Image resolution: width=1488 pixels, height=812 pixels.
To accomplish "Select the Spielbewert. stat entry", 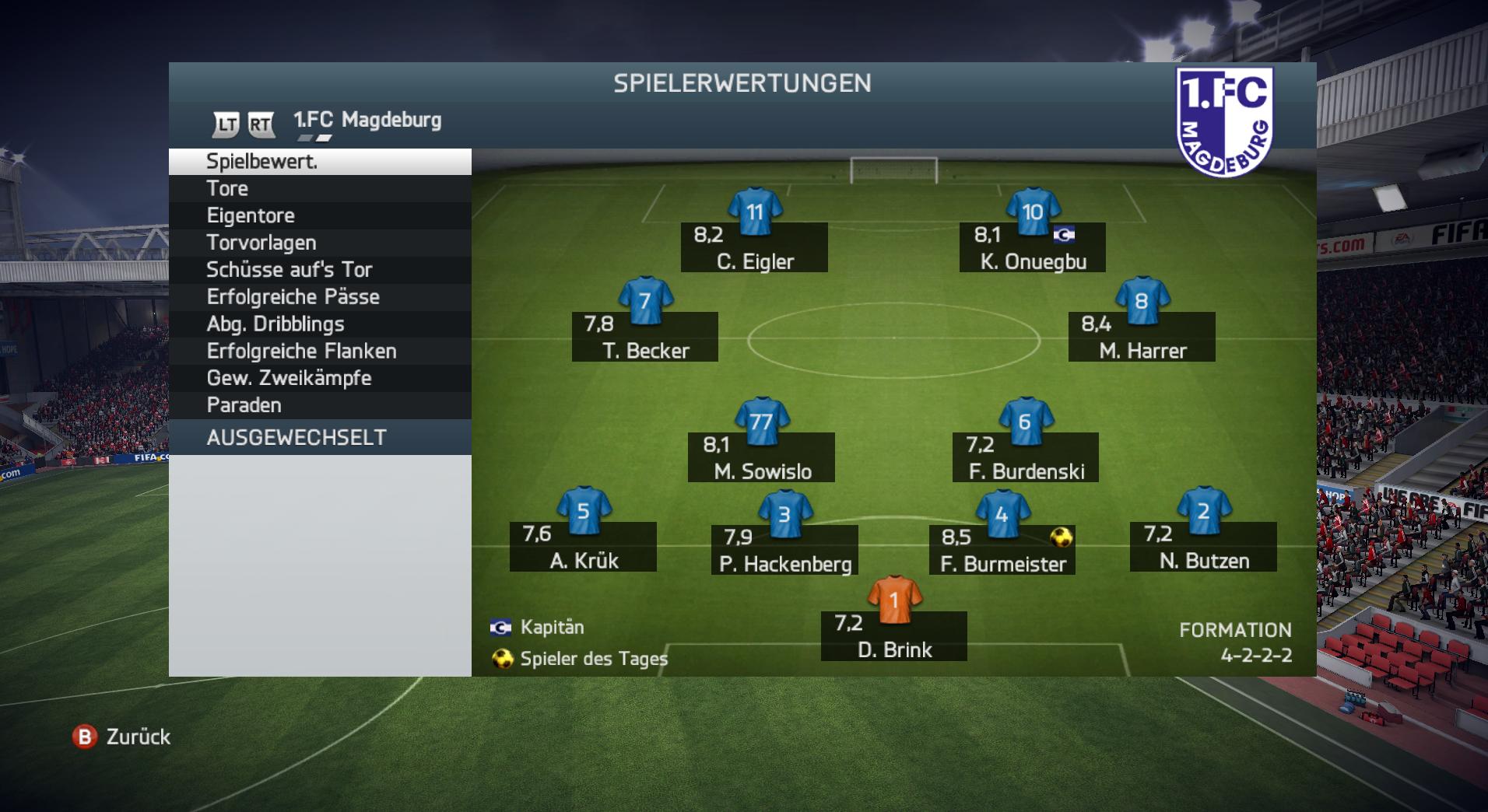I will tap(319, 162).
